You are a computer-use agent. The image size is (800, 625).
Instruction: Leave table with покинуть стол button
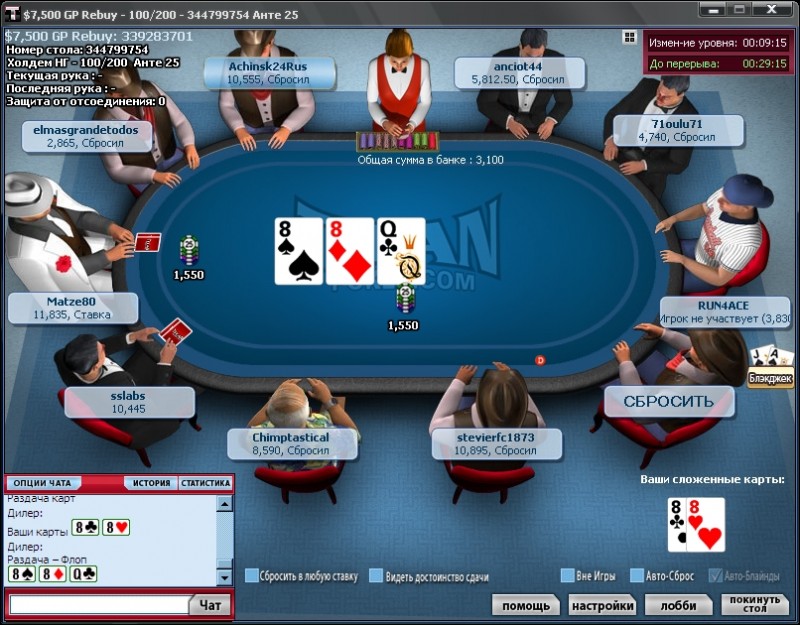pyautogui.click(x=755, y=605)
